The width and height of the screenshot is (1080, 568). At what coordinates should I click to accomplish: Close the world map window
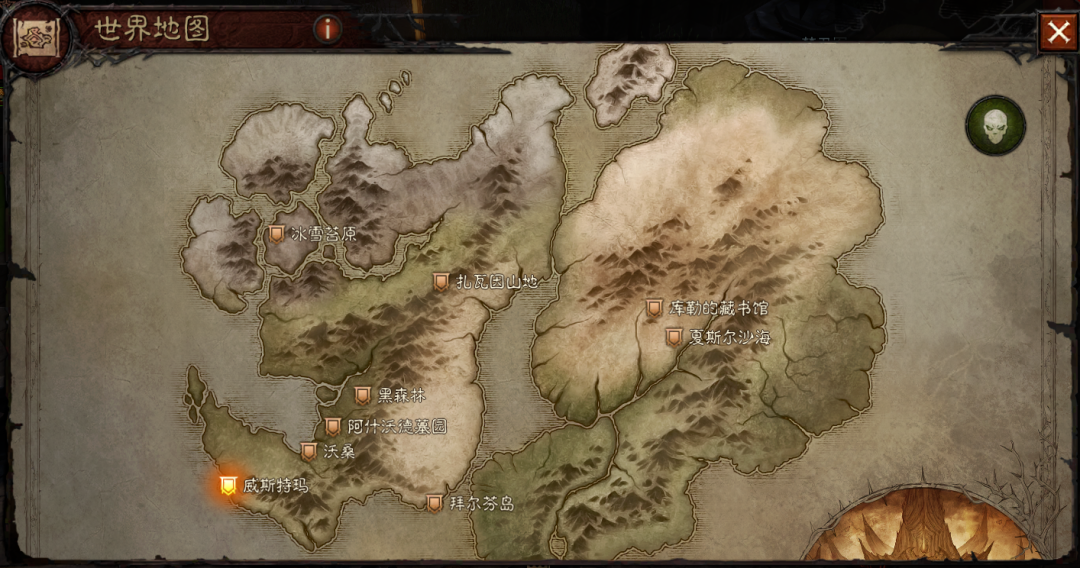1057,32
